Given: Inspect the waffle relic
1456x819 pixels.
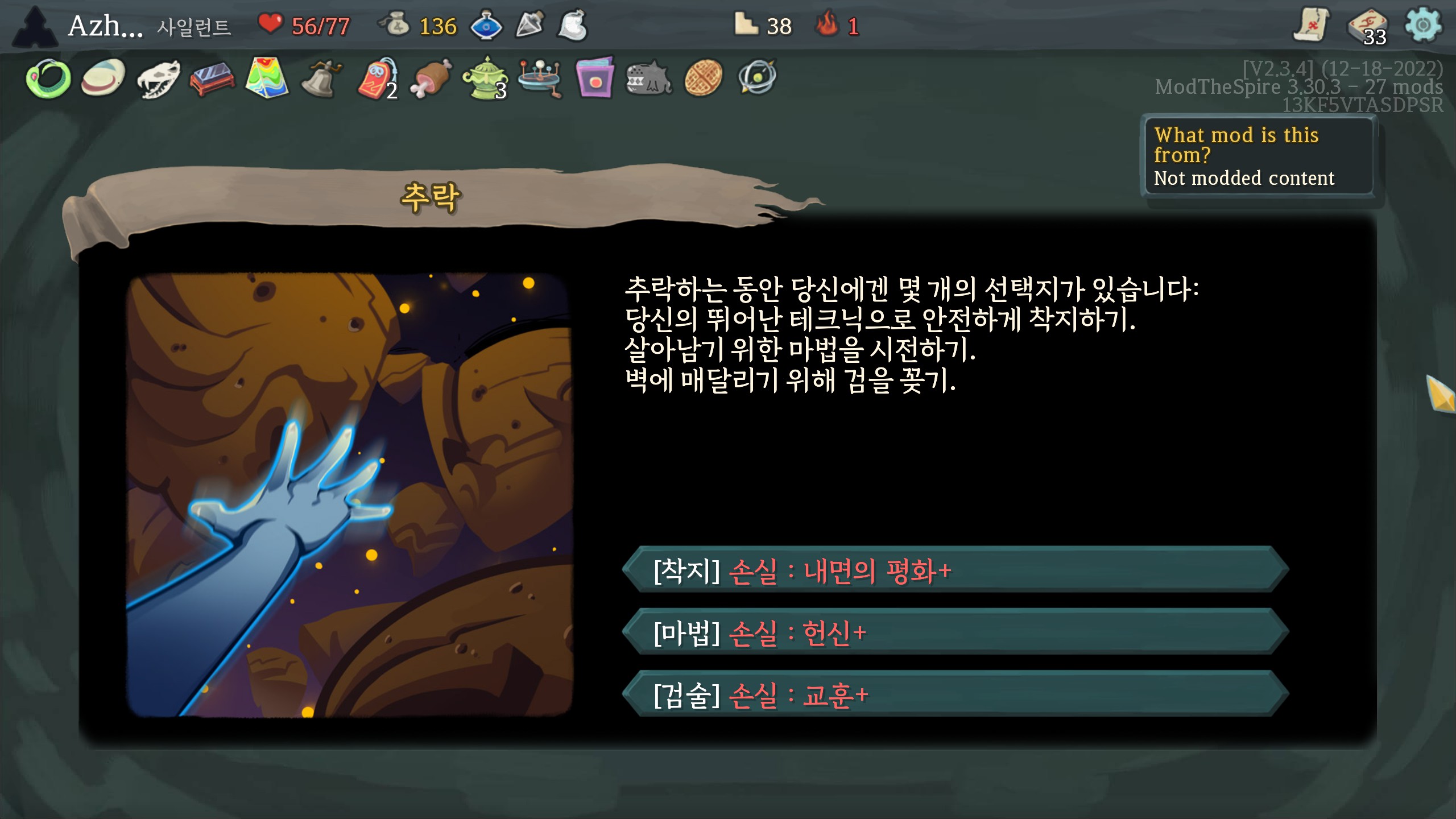Looking at the screenshot, I should point(704,78).
